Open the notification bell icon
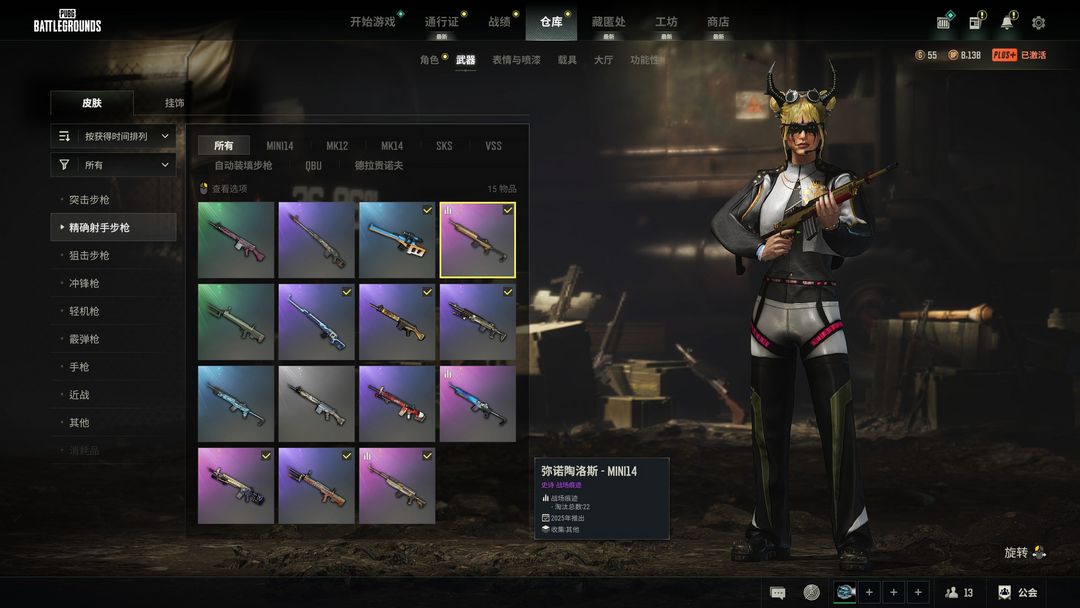 click(1006, 23)
